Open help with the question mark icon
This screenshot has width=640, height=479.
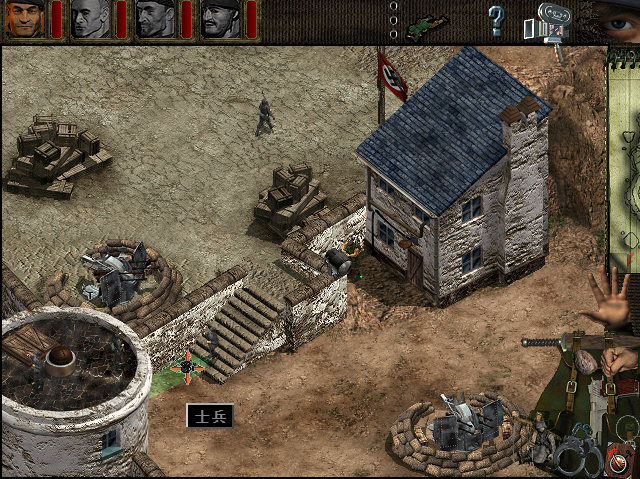coord(495,19)
